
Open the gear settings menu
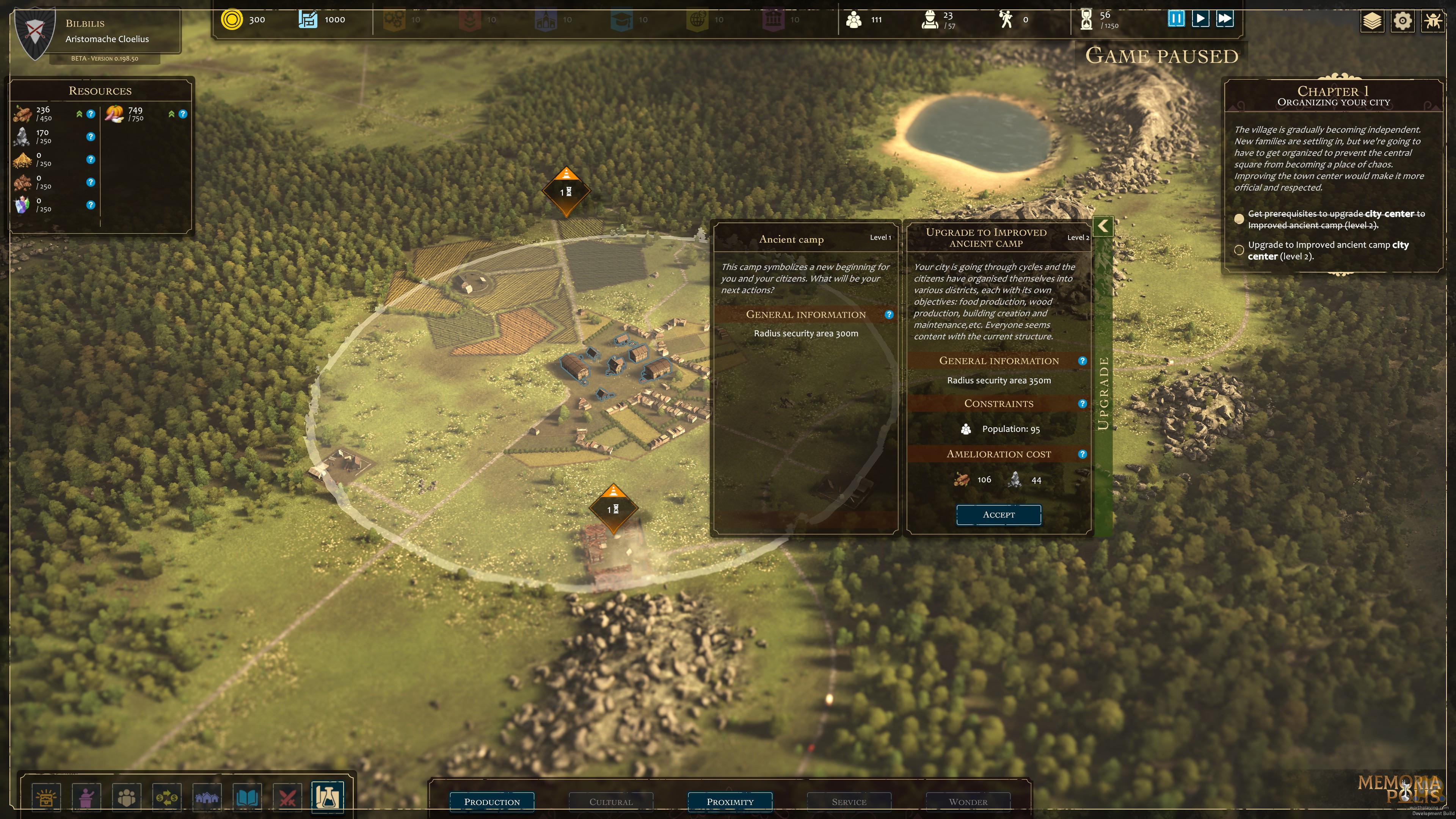click(1402, 22)
